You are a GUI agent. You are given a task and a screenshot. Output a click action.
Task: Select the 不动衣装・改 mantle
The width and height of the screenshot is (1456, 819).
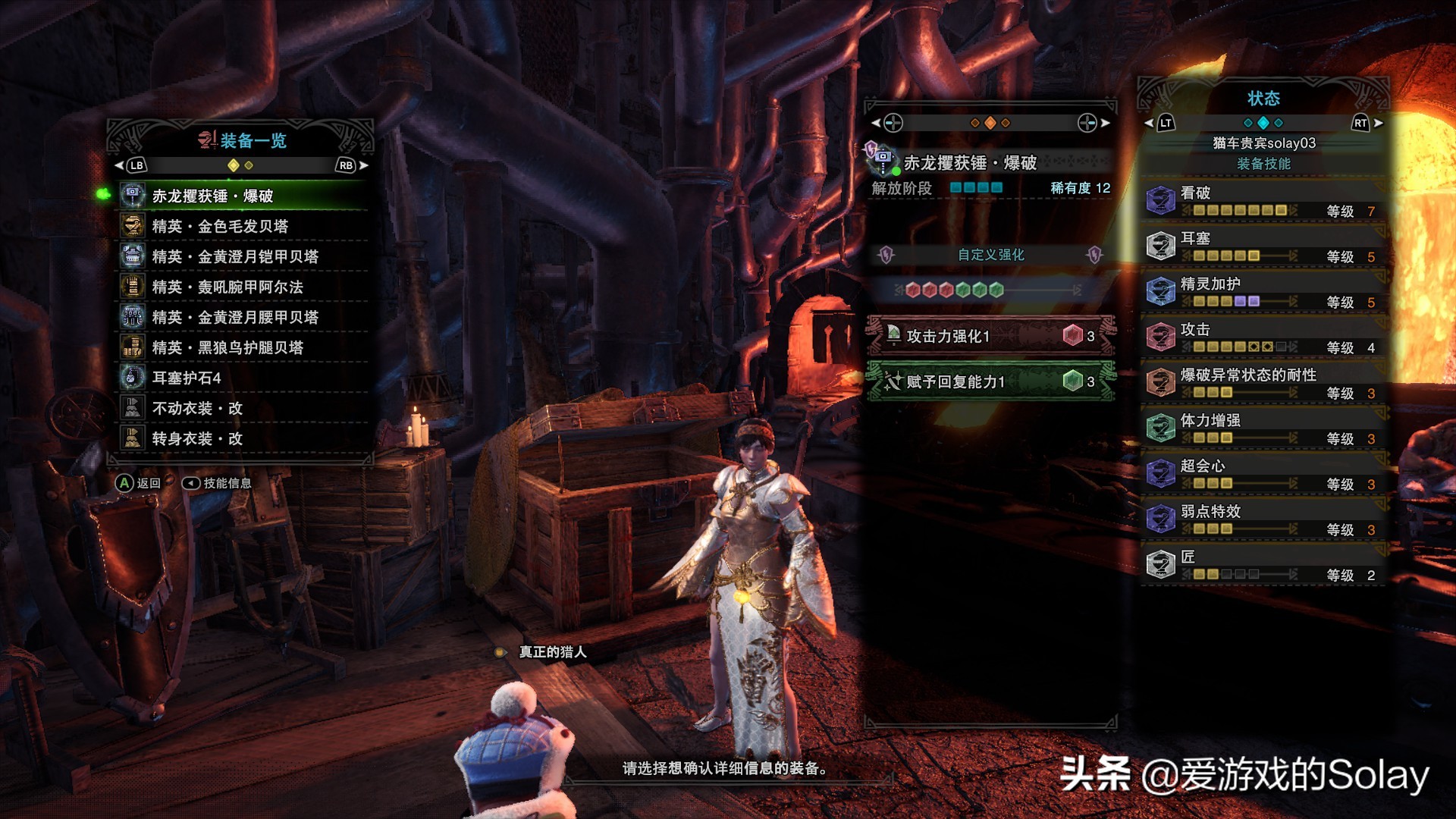[243, 408]
